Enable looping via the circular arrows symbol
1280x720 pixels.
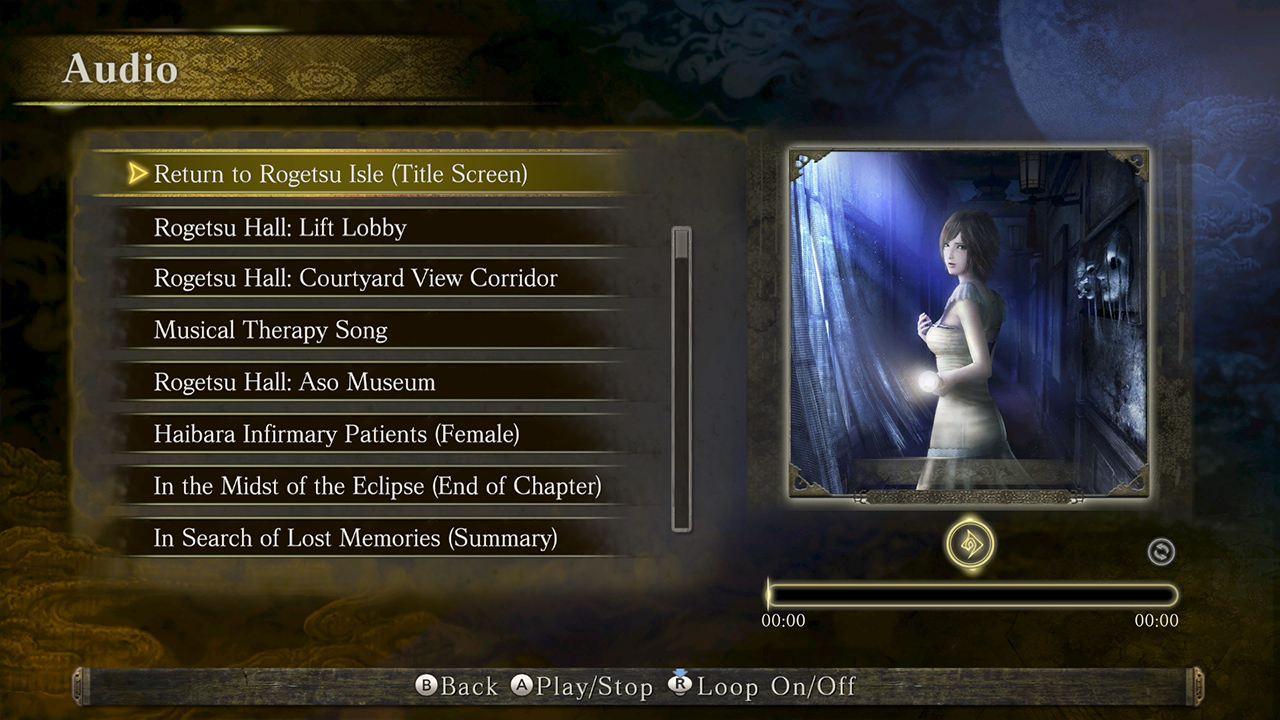(1161, 551)
